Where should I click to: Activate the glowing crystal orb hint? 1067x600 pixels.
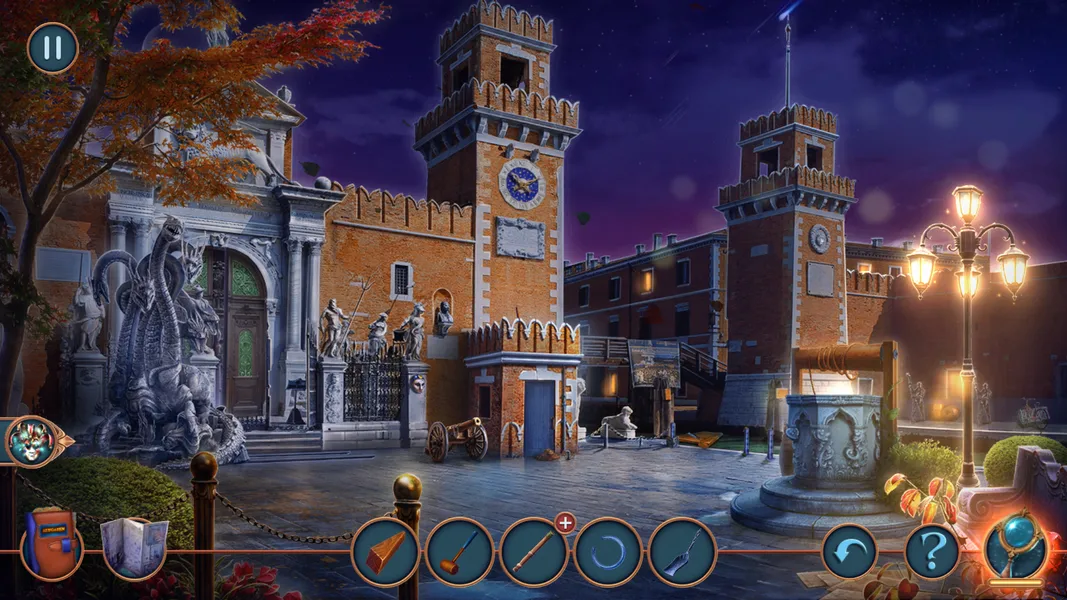[1016, 546]
